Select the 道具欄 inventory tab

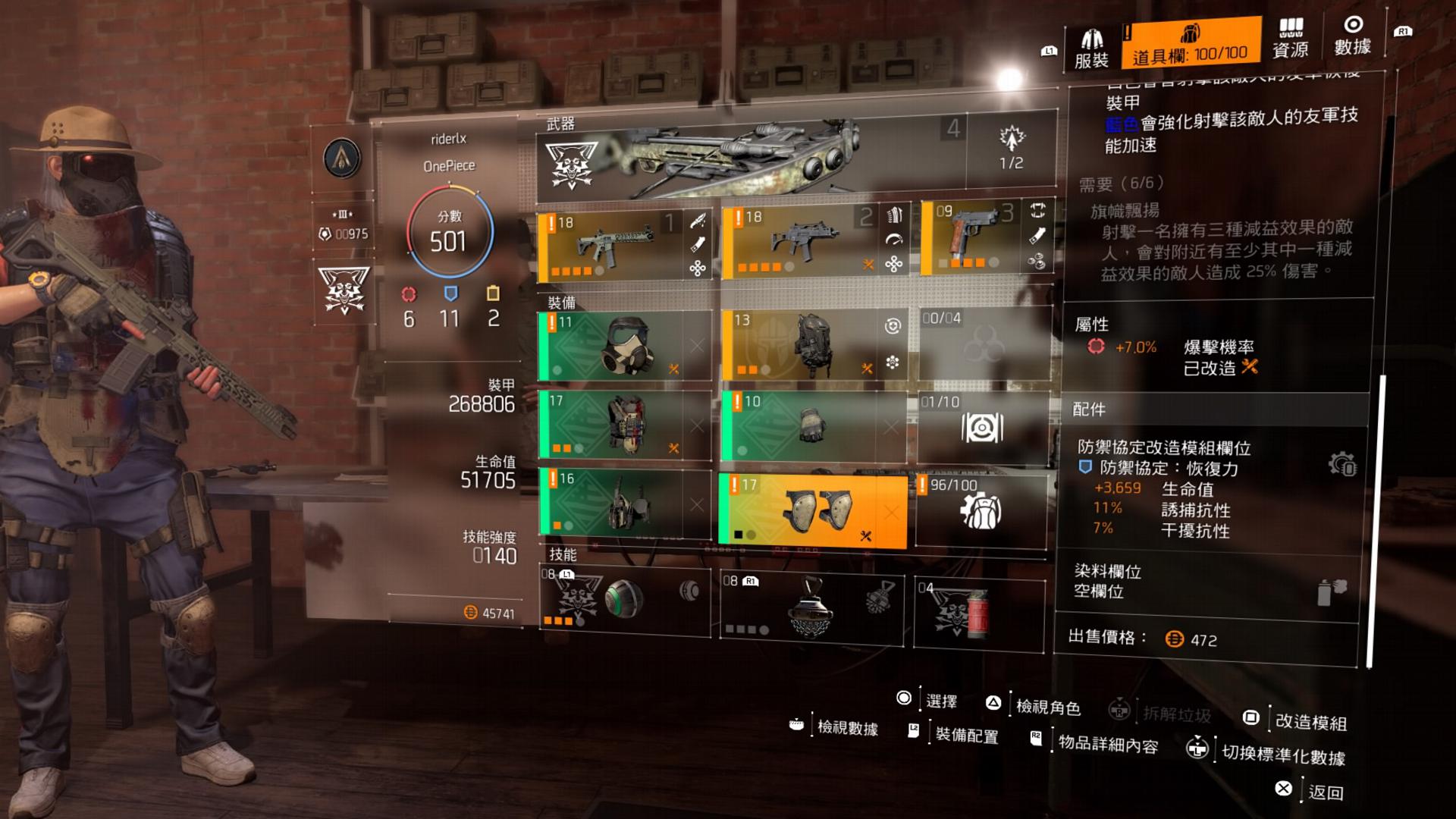1189,44
